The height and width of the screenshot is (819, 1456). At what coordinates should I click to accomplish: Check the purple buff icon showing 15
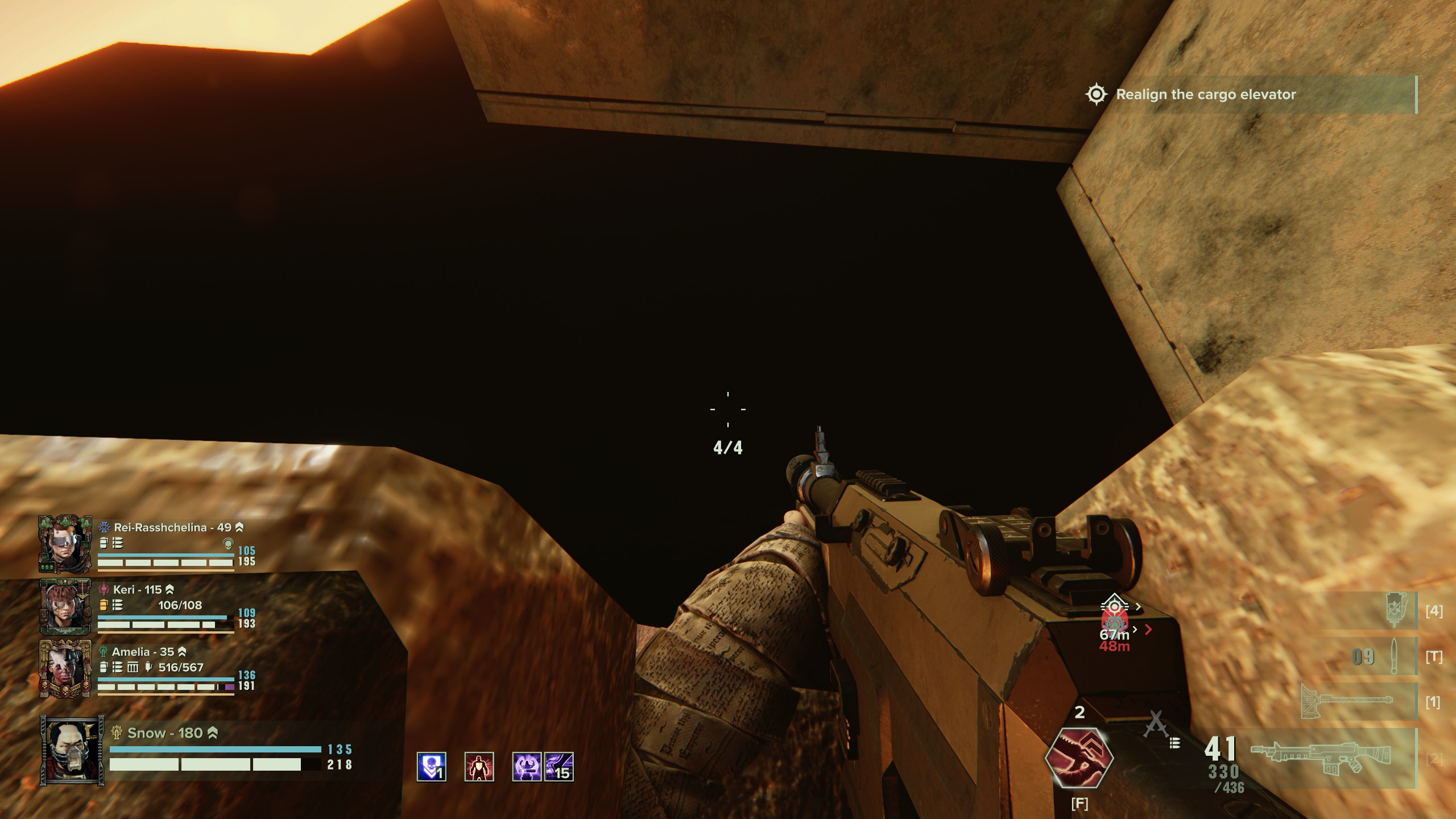(559, 767)
